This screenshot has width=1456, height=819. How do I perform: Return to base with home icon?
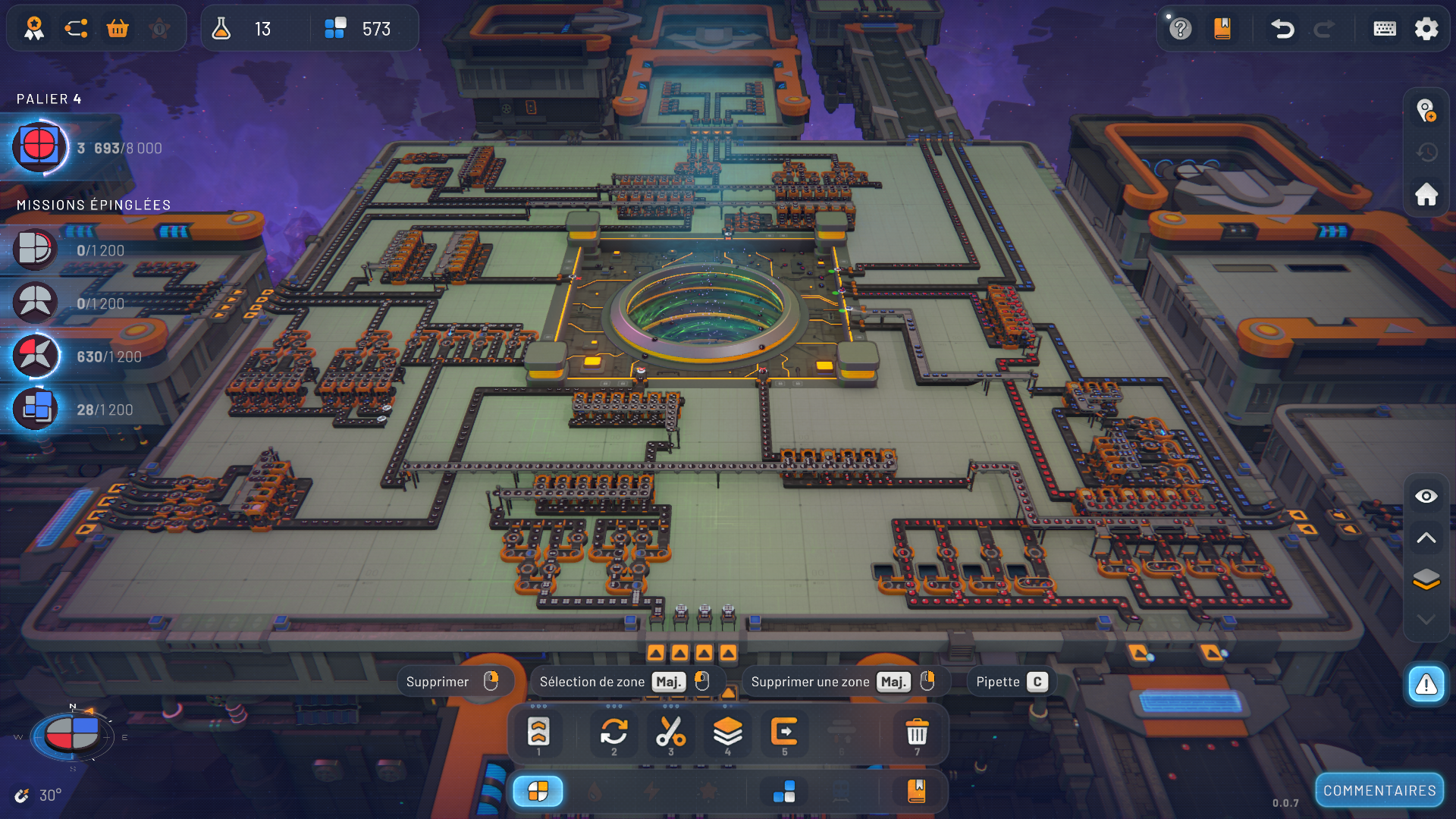pos(1426,194)
